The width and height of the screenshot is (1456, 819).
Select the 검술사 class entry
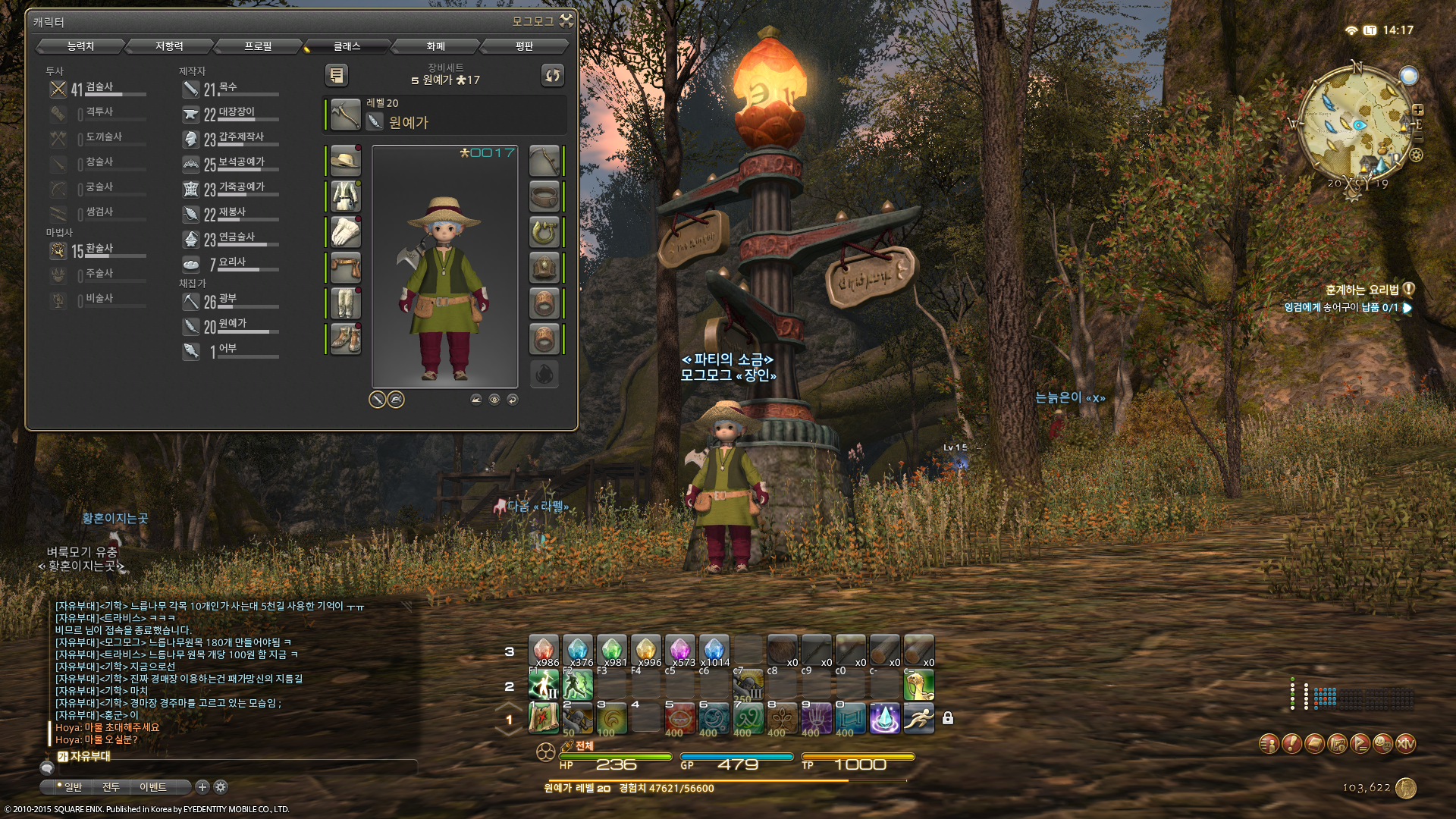point(97,89)
